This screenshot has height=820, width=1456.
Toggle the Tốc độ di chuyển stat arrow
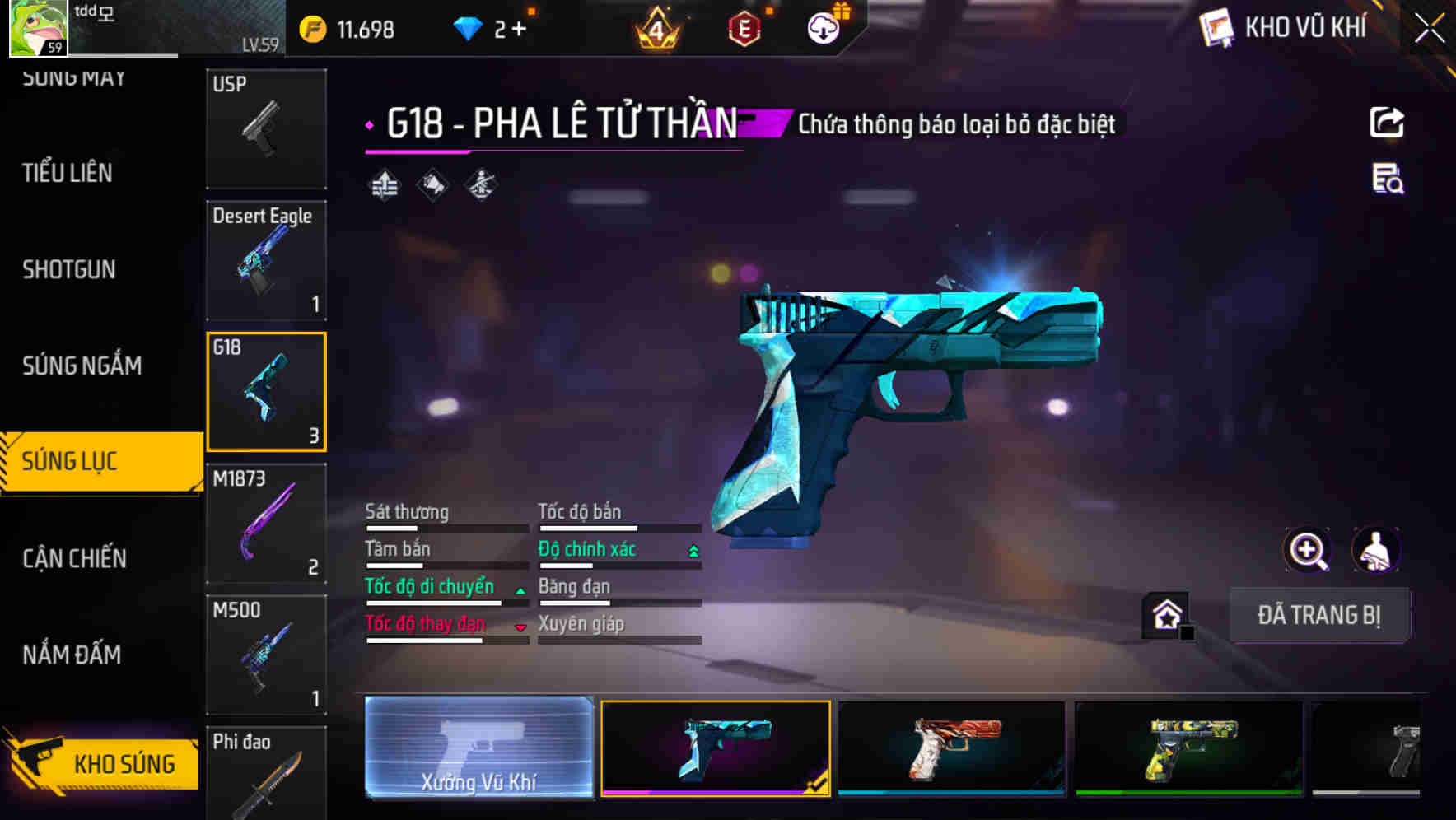pos(519,589)
